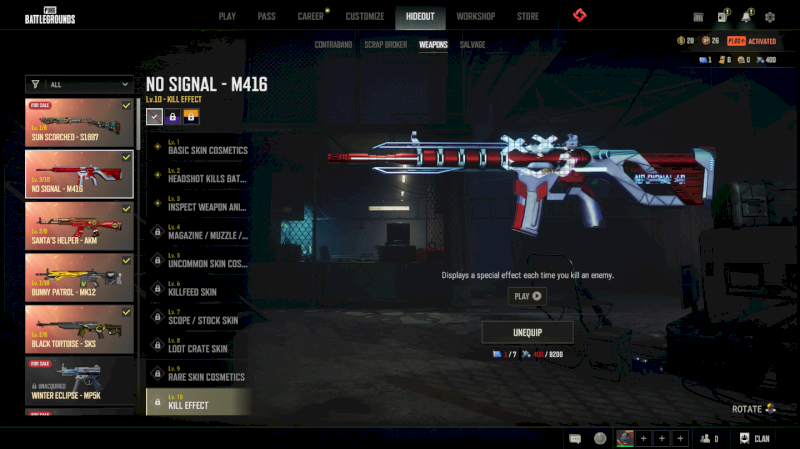Select the Salvage sub-tab
The width and height of the screenshot is (800, 449).
(x=473, y=45)
